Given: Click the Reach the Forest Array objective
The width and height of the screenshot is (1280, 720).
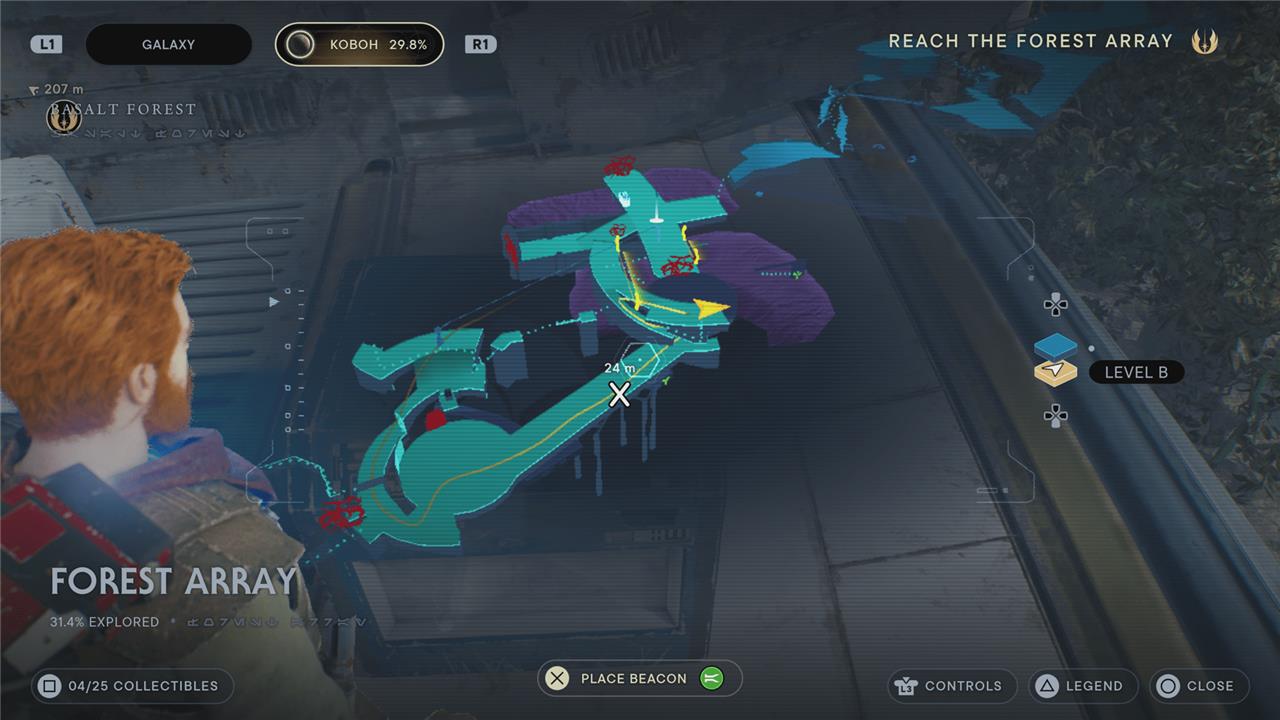Looking at the screenshot, I should point(1030,41).
